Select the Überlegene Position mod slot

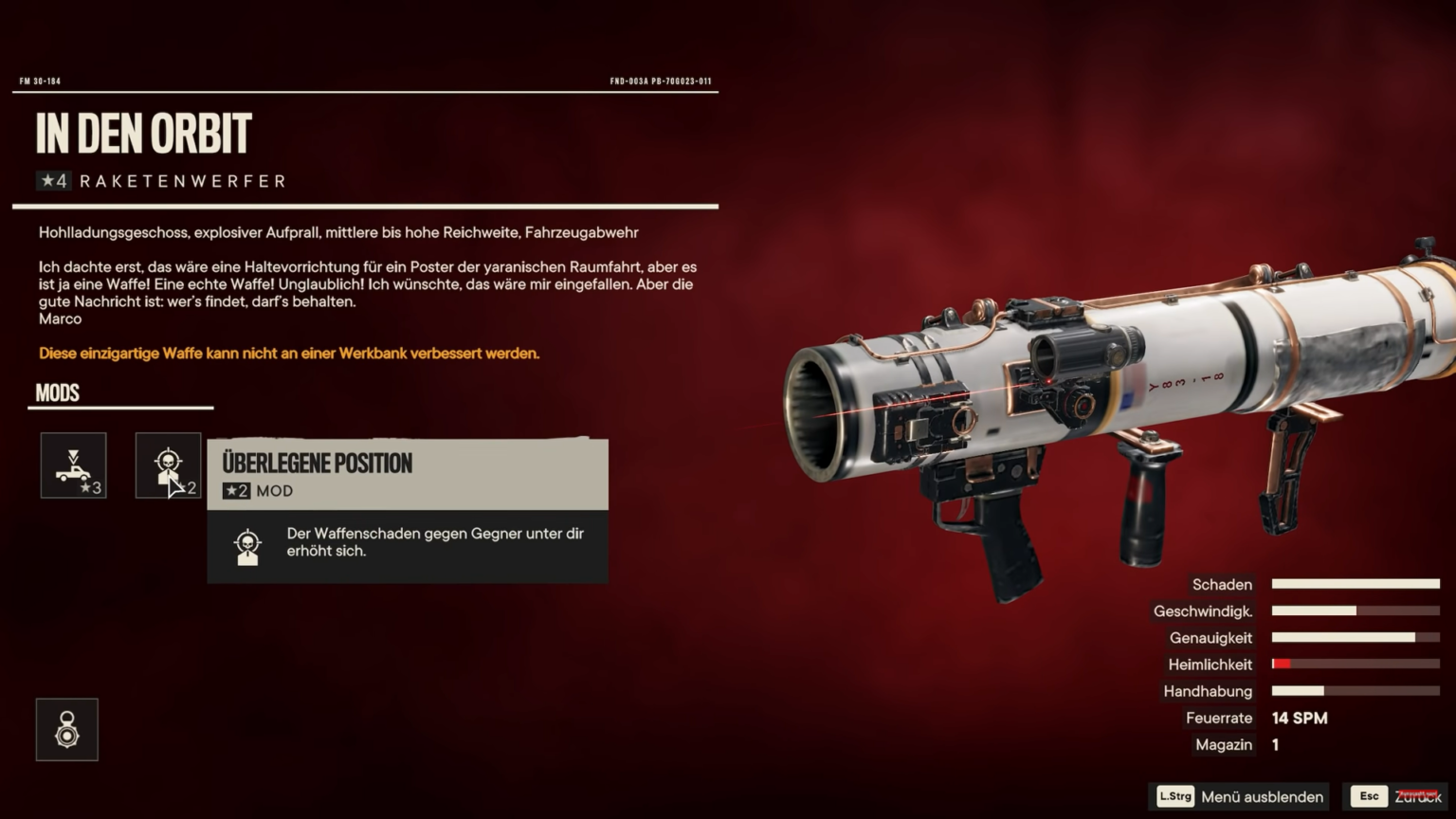pos(168,465)
